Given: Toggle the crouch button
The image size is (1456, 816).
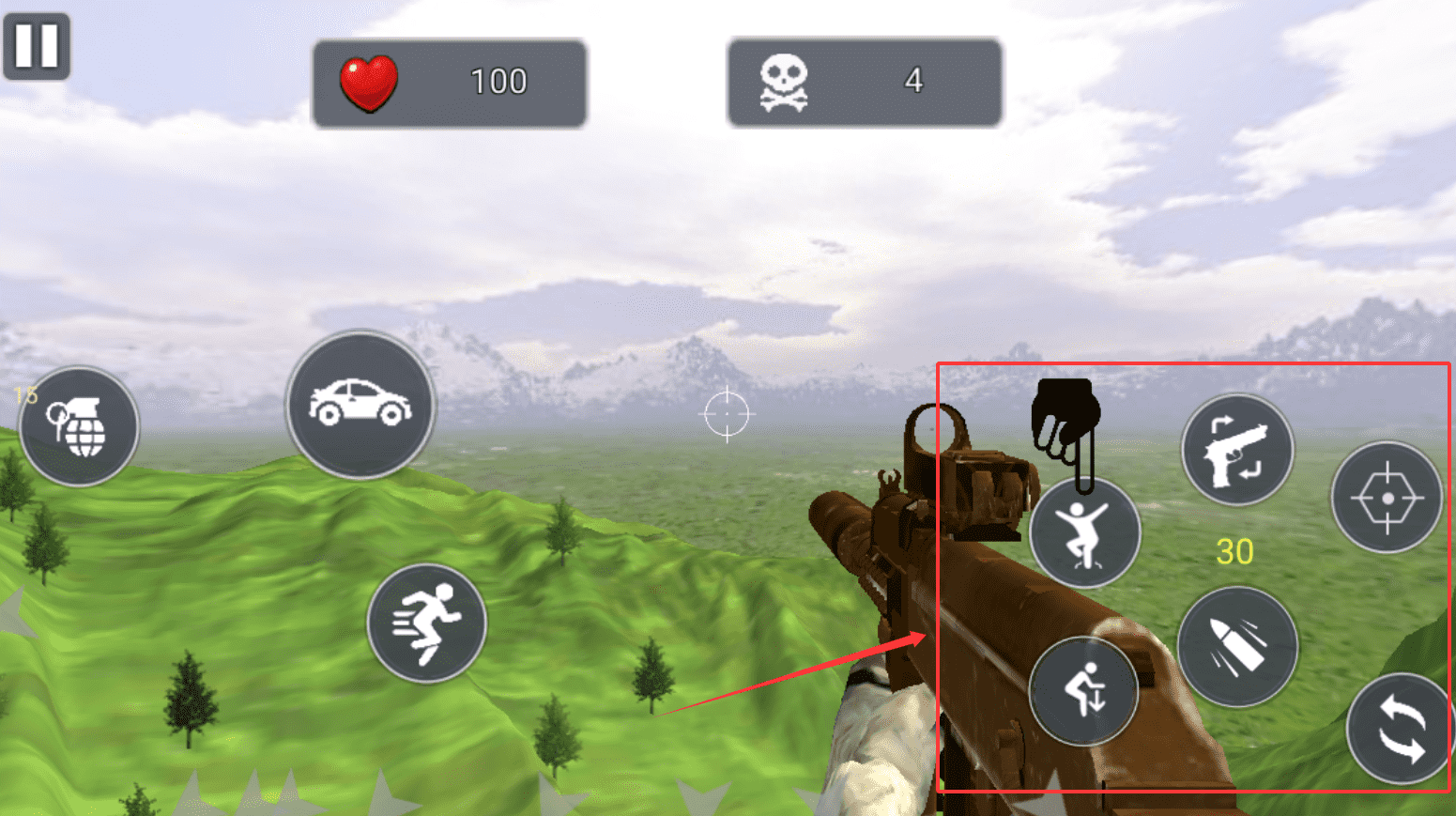Looking at the screenshot, I should (x=1083, y=690).
